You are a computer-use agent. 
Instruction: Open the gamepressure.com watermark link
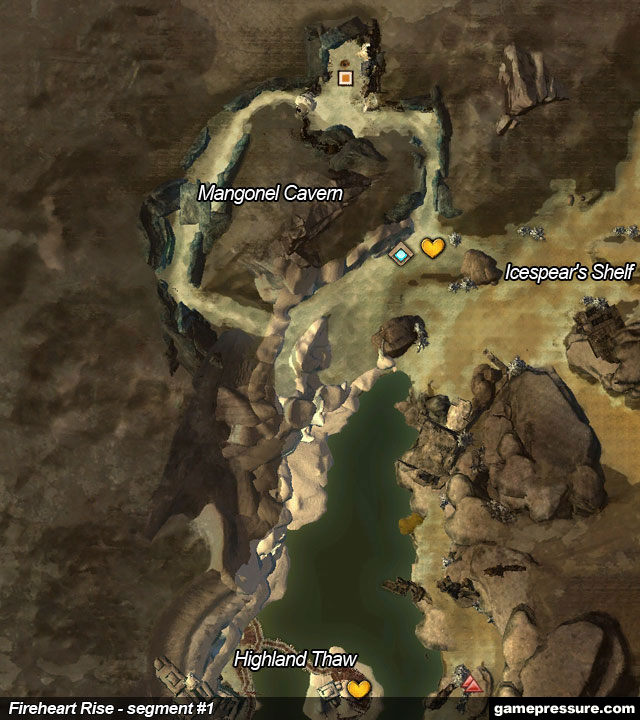(566, 708)
